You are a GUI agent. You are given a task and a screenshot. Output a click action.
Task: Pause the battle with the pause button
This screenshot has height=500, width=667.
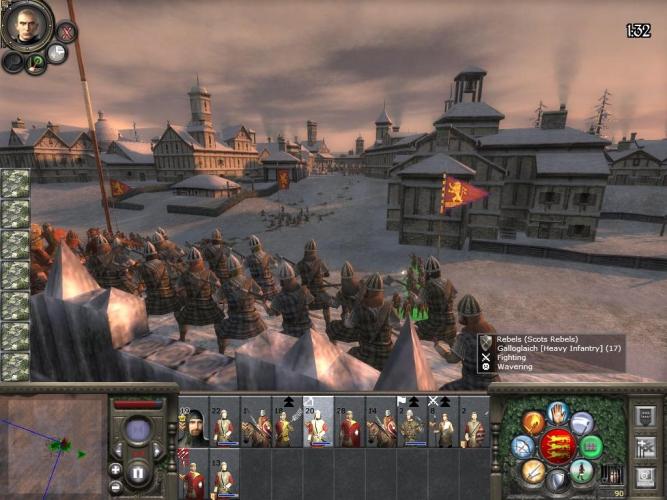[x=138, y=471]
